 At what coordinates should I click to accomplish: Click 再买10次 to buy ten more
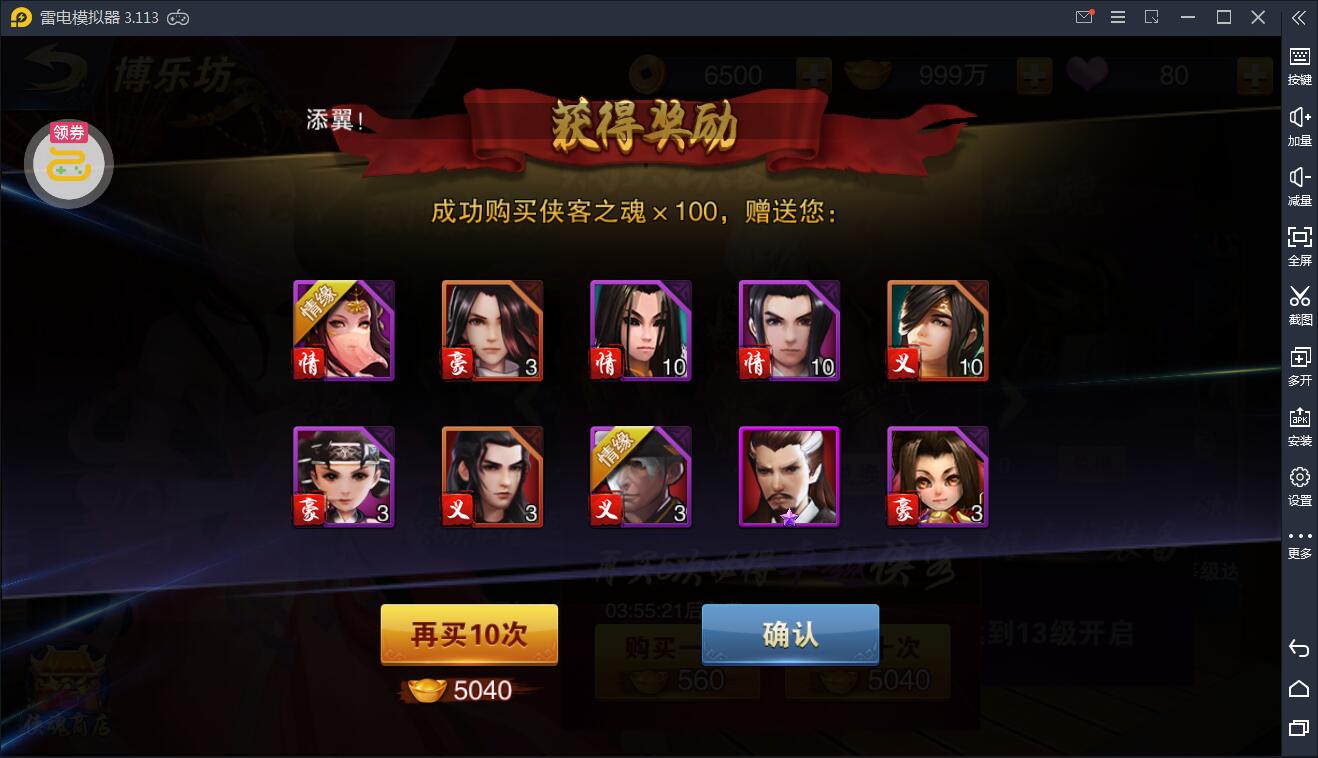[x=468, y=635]
